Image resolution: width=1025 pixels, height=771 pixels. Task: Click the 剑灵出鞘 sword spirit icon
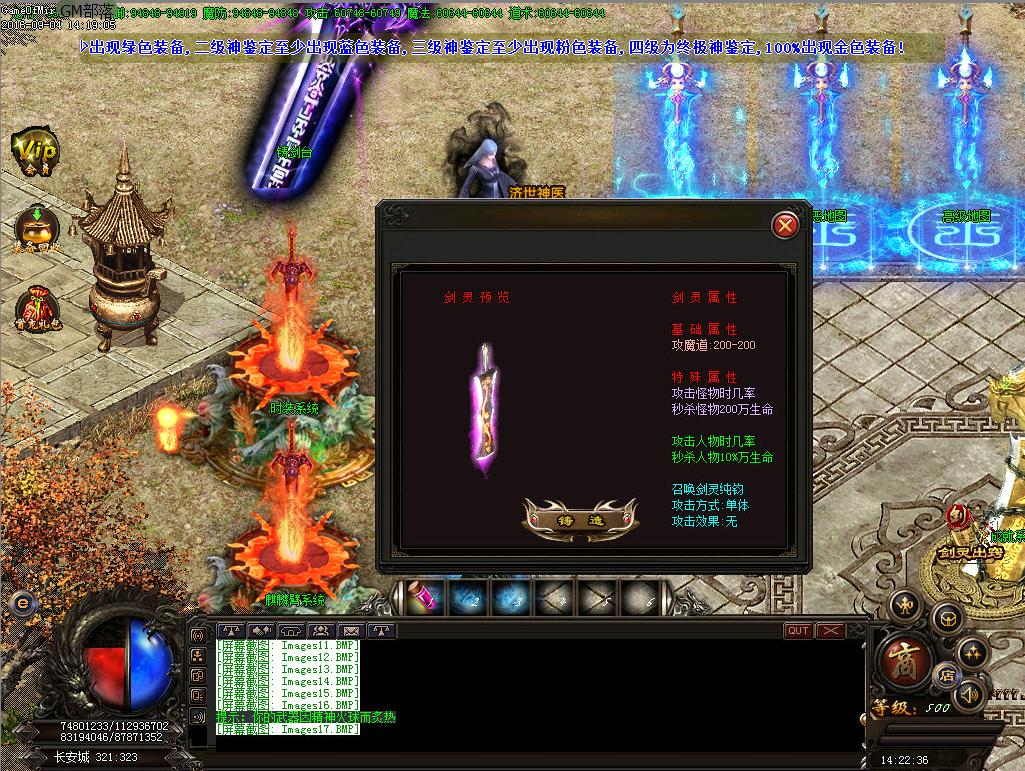957,527
